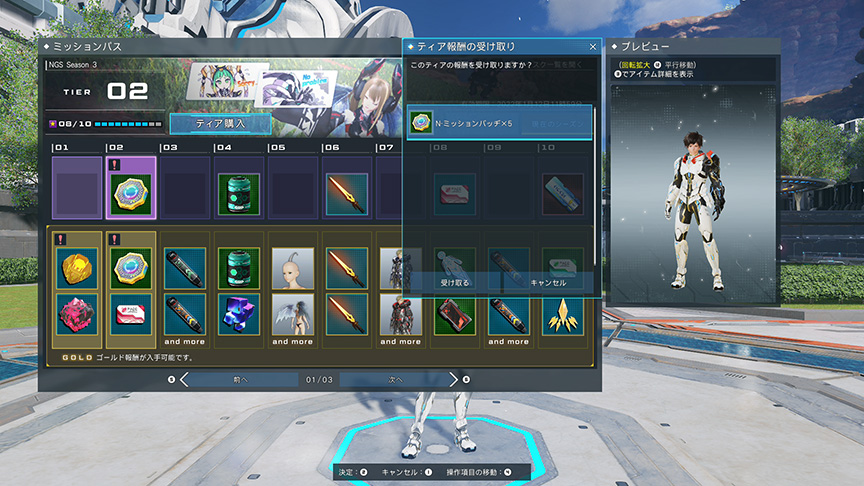Image resolution: width=864 pixels, height=486 pixels.
Task: Select the N-ミッションバッヂ×5 reward row
Action: 500,123
